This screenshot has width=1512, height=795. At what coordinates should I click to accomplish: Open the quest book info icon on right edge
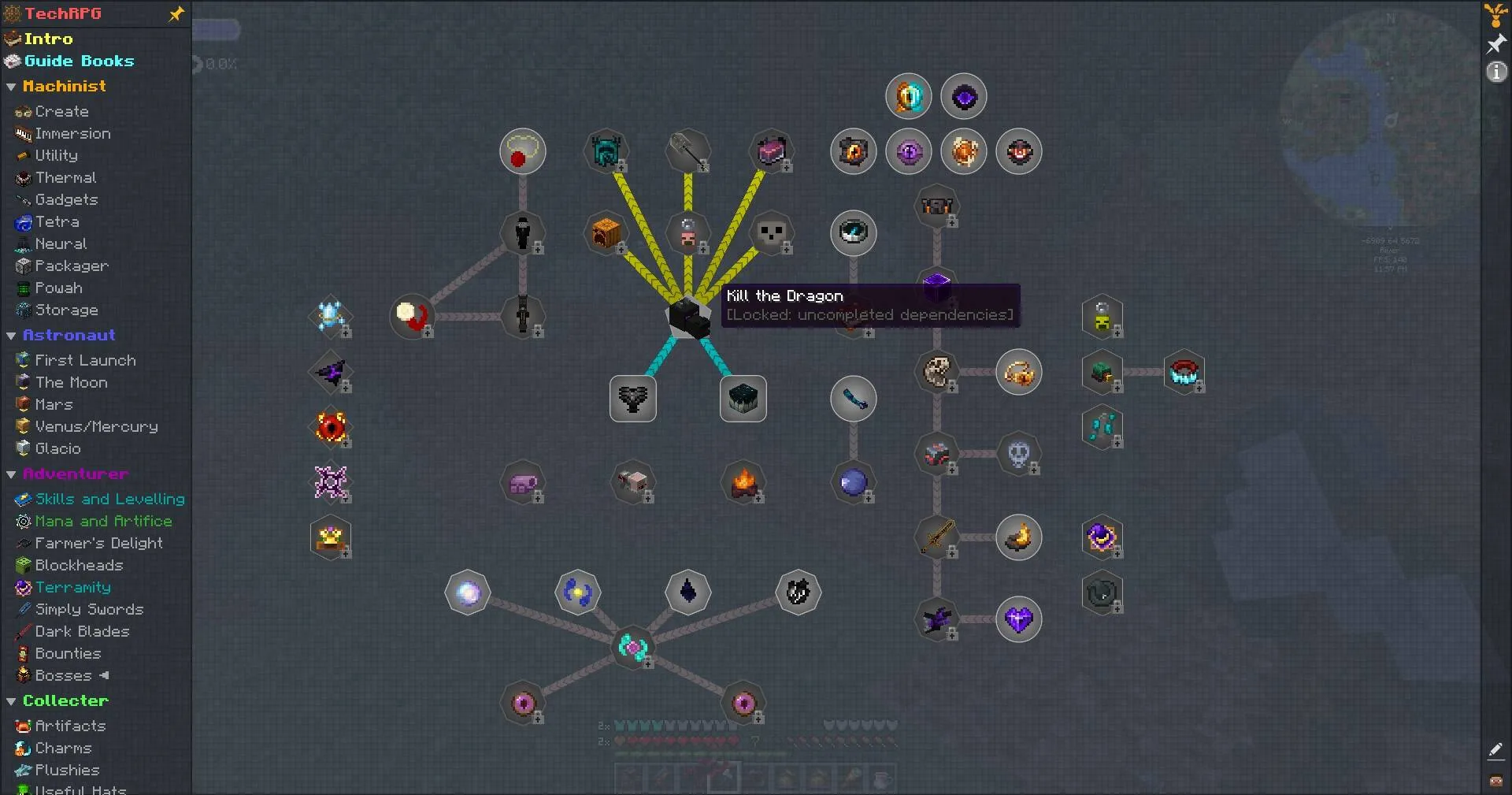coord(1495,72)
